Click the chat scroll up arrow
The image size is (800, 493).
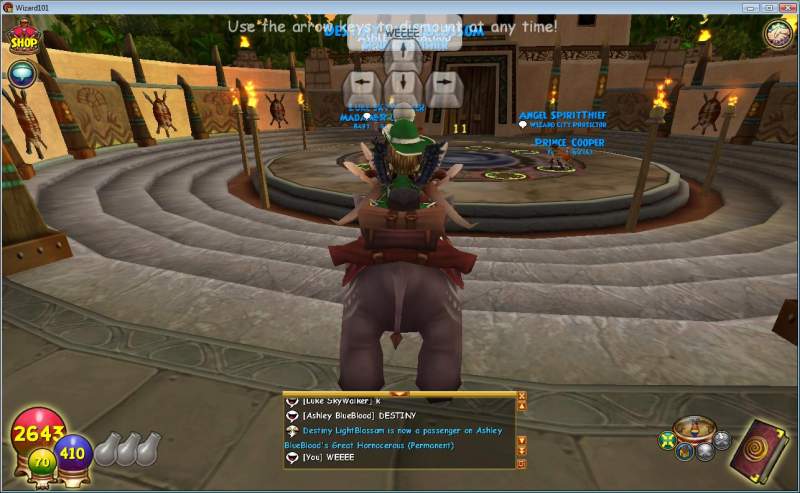pos(521,407)
